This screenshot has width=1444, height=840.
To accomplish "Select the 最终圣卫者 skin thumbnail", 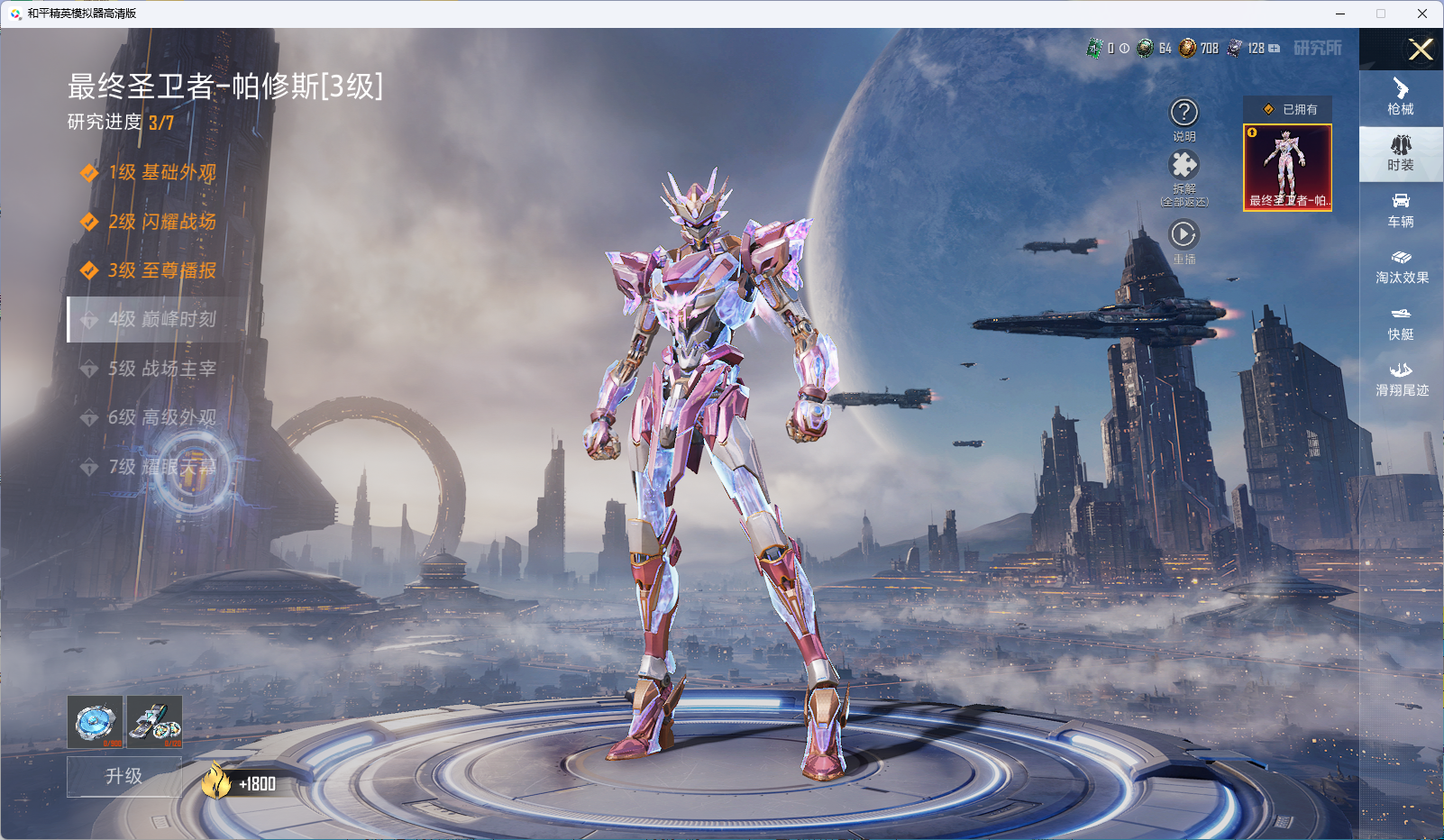I will pos(1287,168).
